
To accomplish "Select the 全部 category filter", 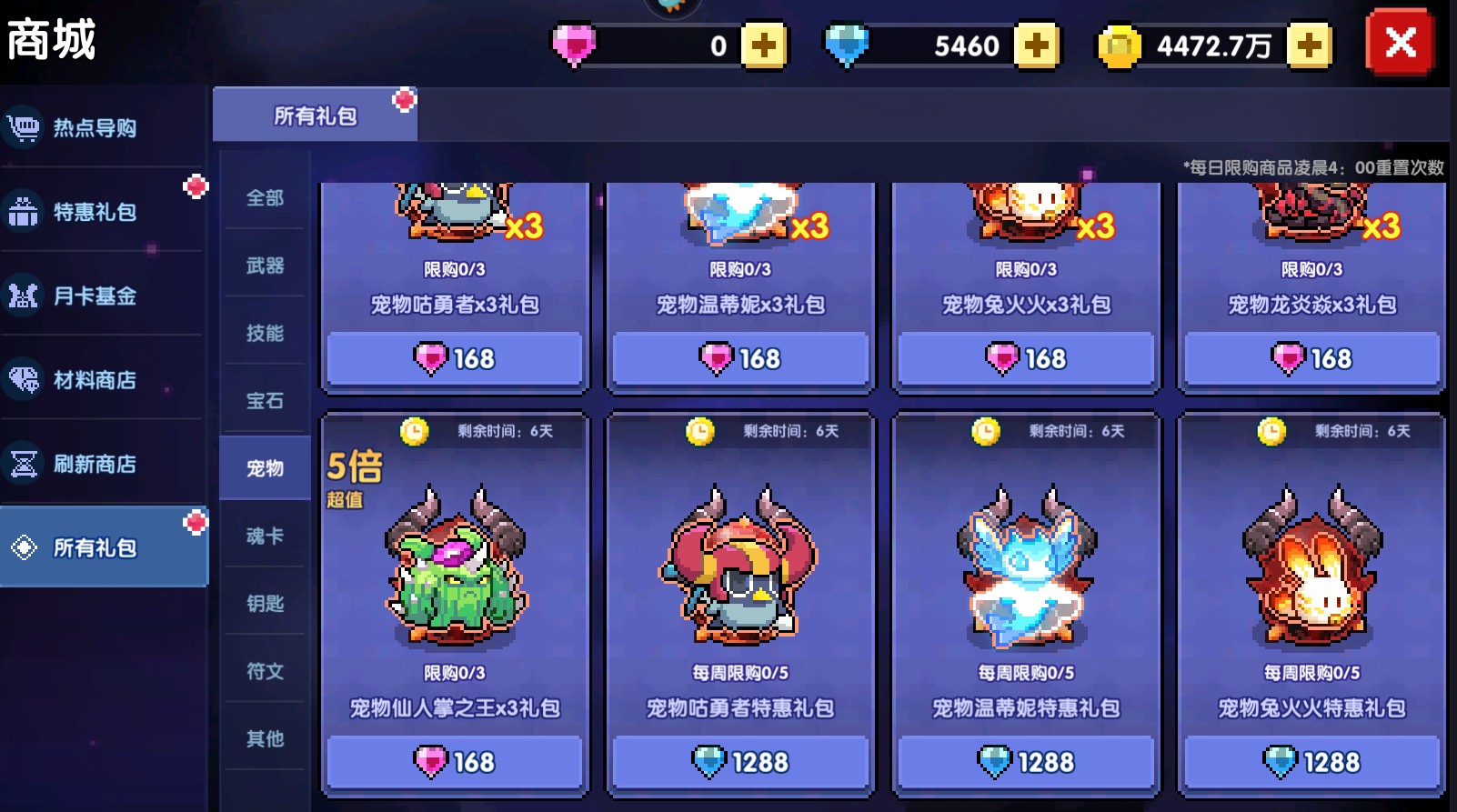I will 265,197.
